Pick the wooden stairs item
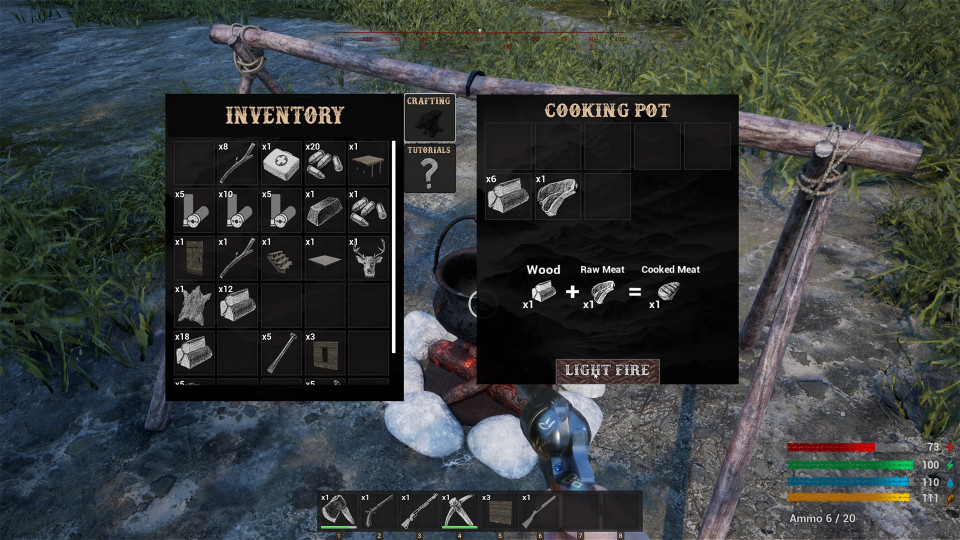 point(281,258)
